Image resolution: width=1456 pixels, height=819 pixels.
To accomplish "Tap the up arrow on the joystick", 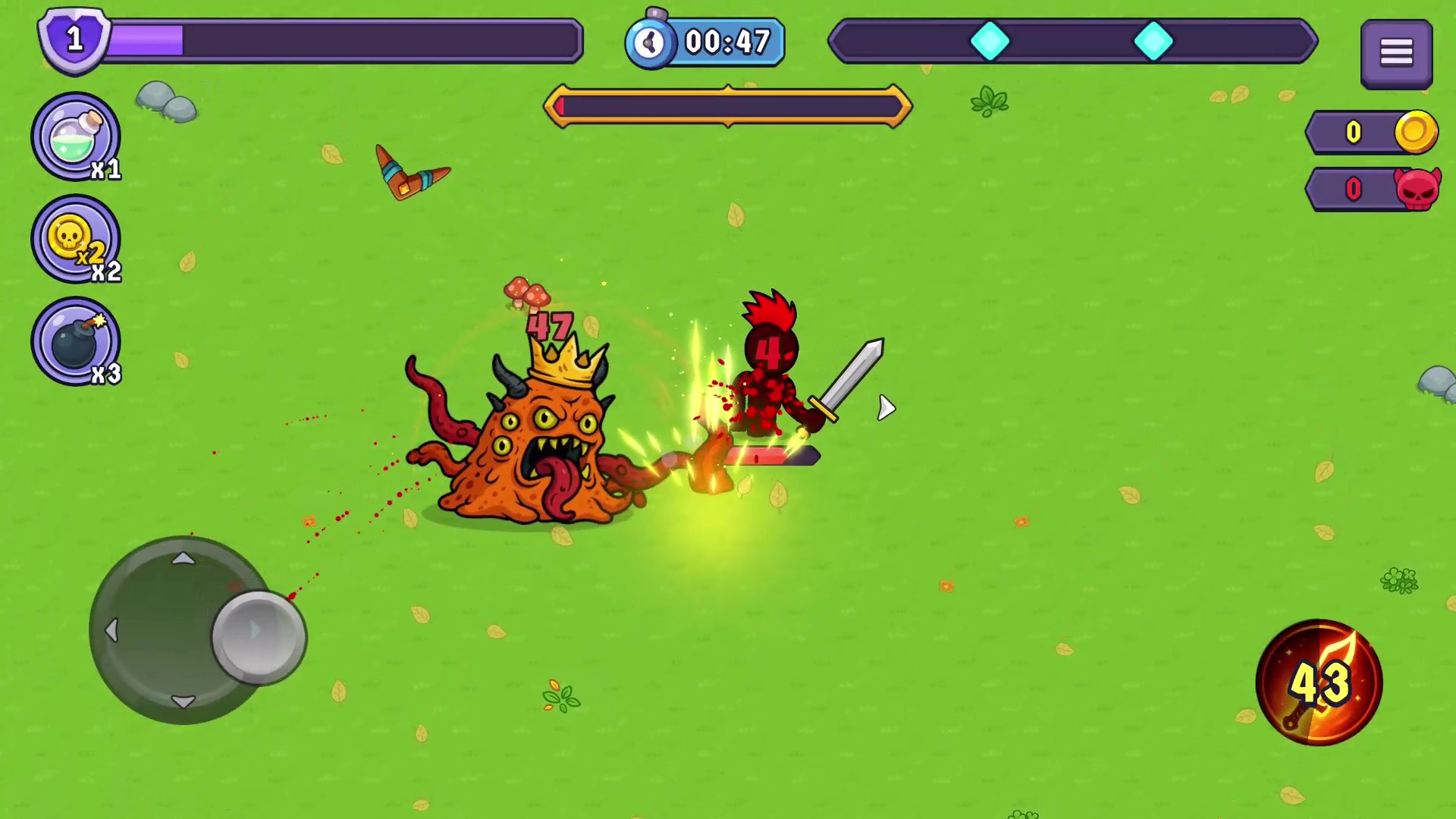I will (x=184, y=560).
